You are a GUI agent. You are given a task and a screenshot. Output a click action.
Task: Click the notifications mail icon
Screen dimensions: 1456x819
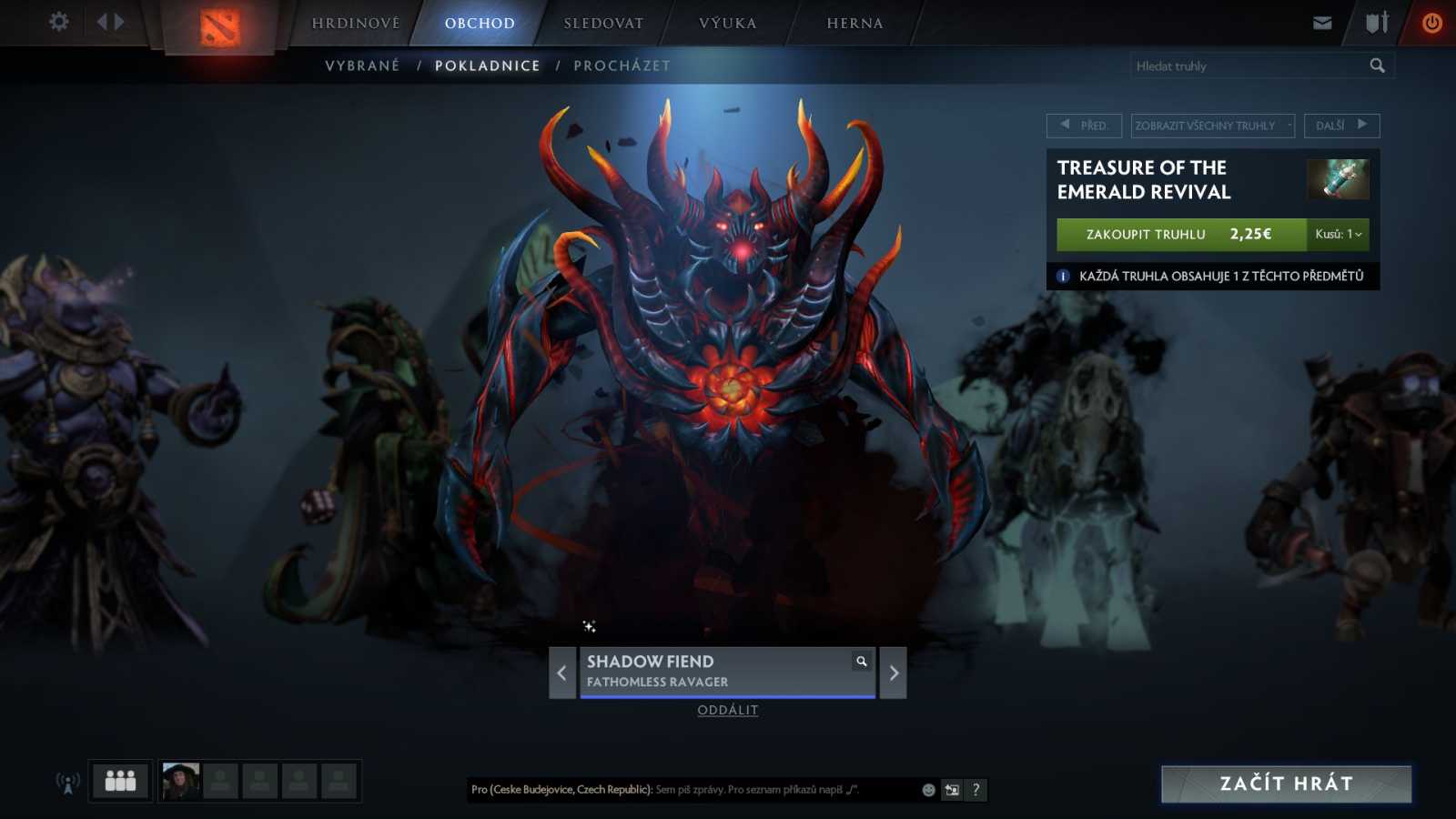1321,23
